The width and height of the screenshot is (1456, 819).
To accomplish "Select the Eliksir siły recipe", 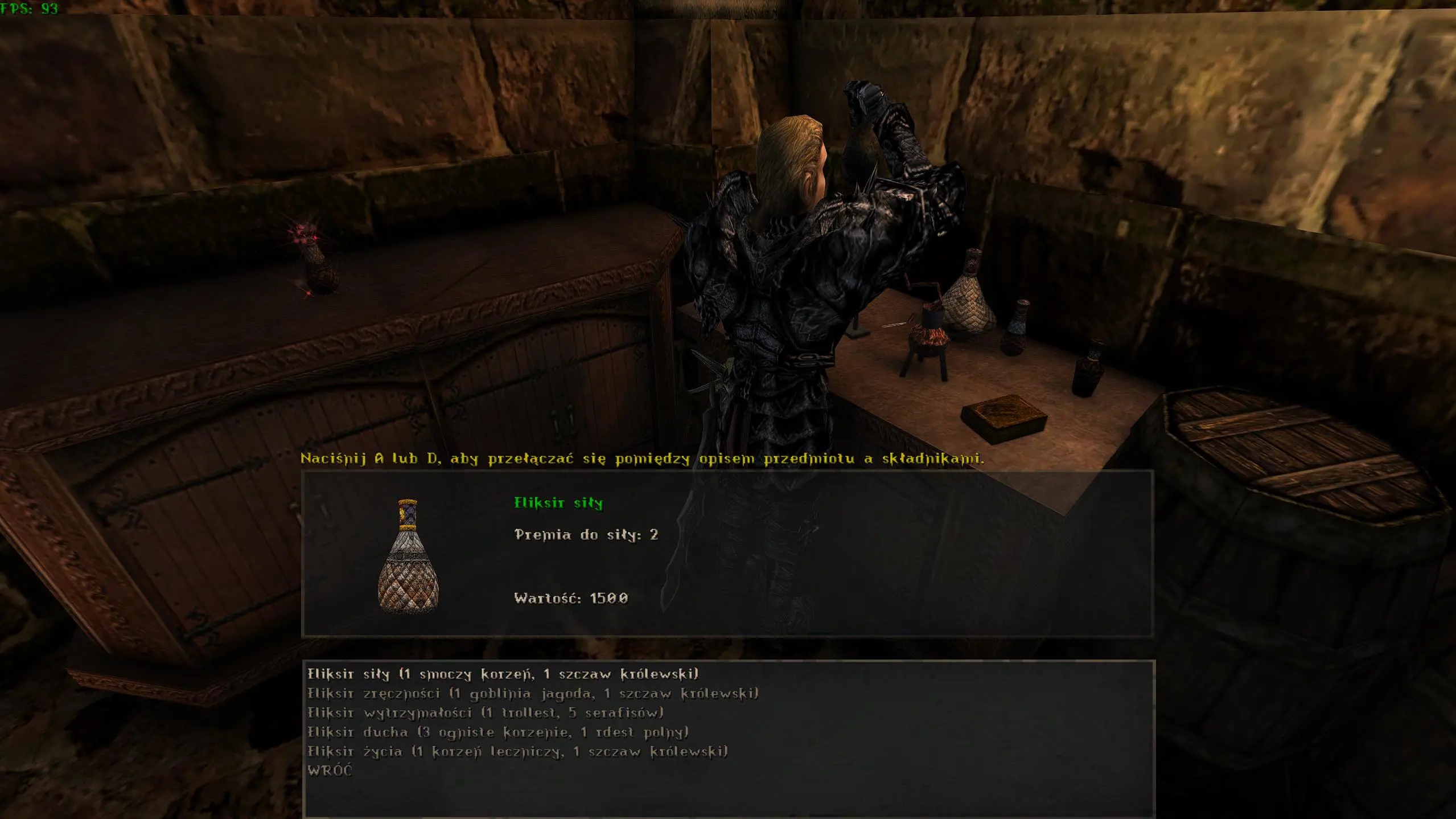I will coord(503,674).
